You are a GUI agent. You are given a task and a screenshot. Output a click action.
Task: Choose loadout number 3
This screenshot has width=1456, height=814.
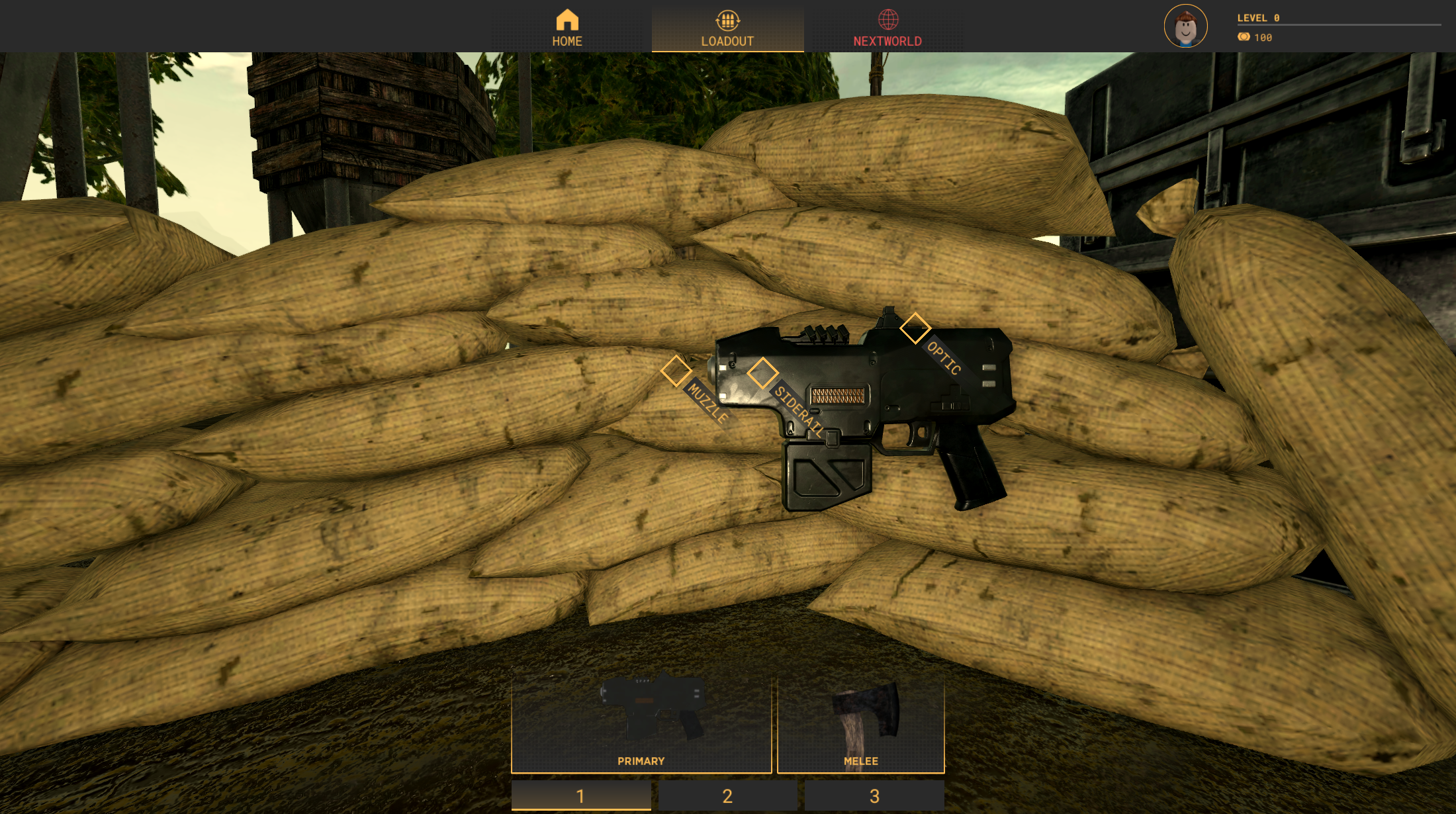coord(874,795)
